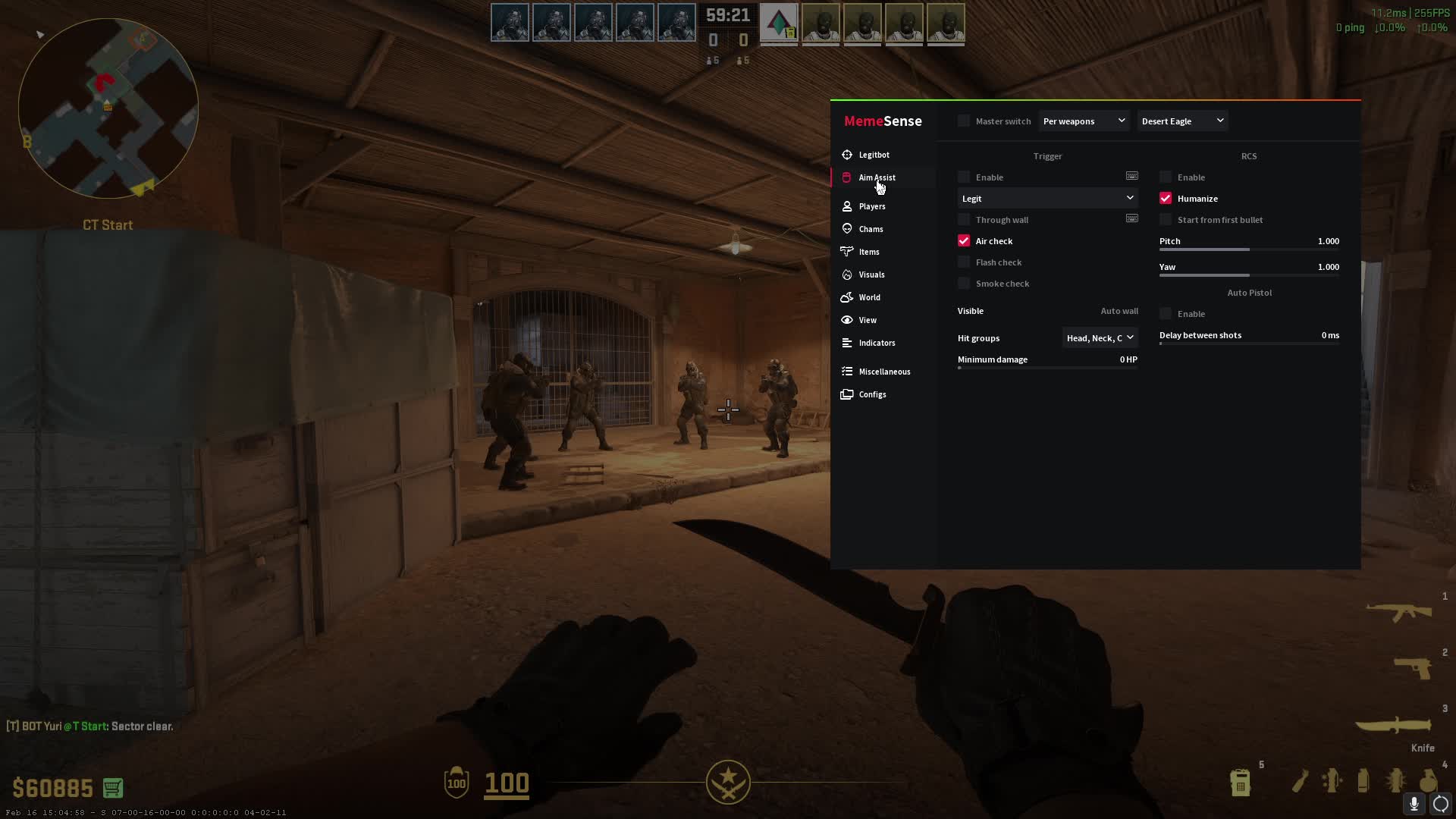Click the Auto wall label next to Visible

click(x=1119, y=311)
